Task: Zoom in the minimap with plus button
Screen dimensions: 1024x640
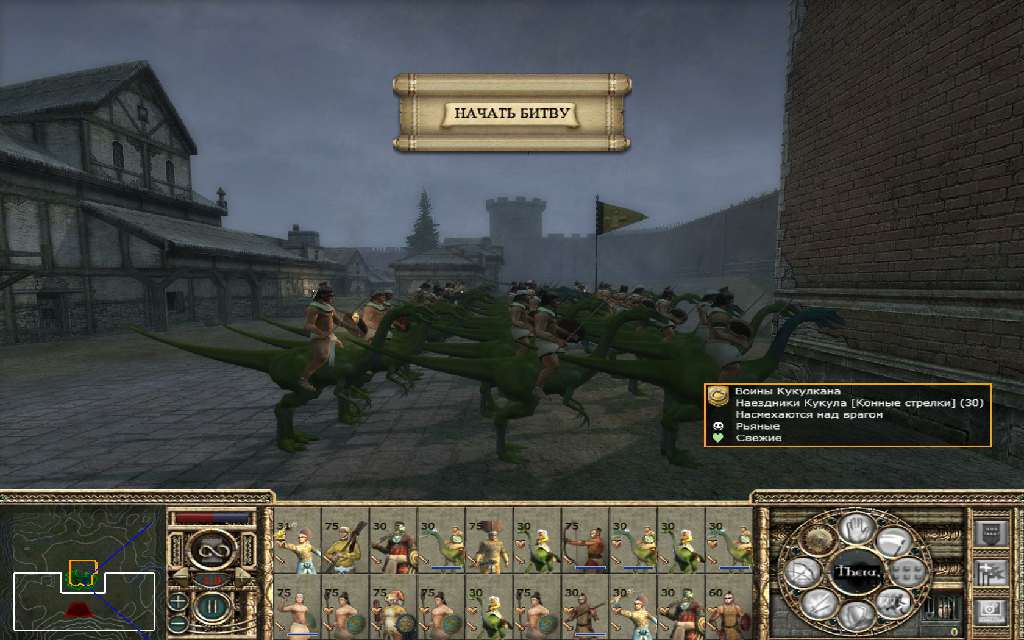Action: pyautogui.click(x=177, y=601)
